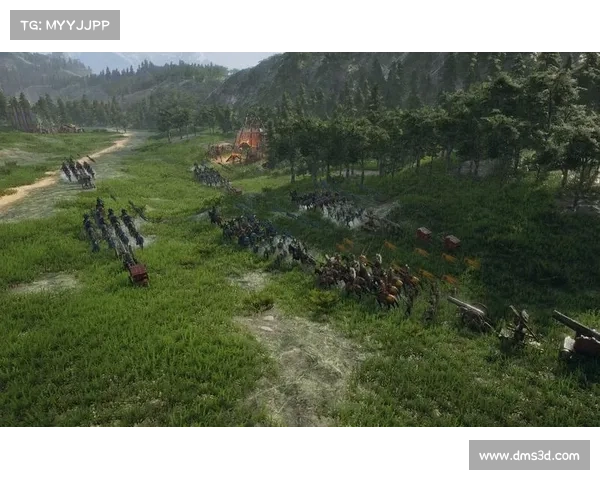Screen dimensions: 600x480
Task: Open the www.dms3d.com website link
Action: pyautogui.click(x=528, y=456)
